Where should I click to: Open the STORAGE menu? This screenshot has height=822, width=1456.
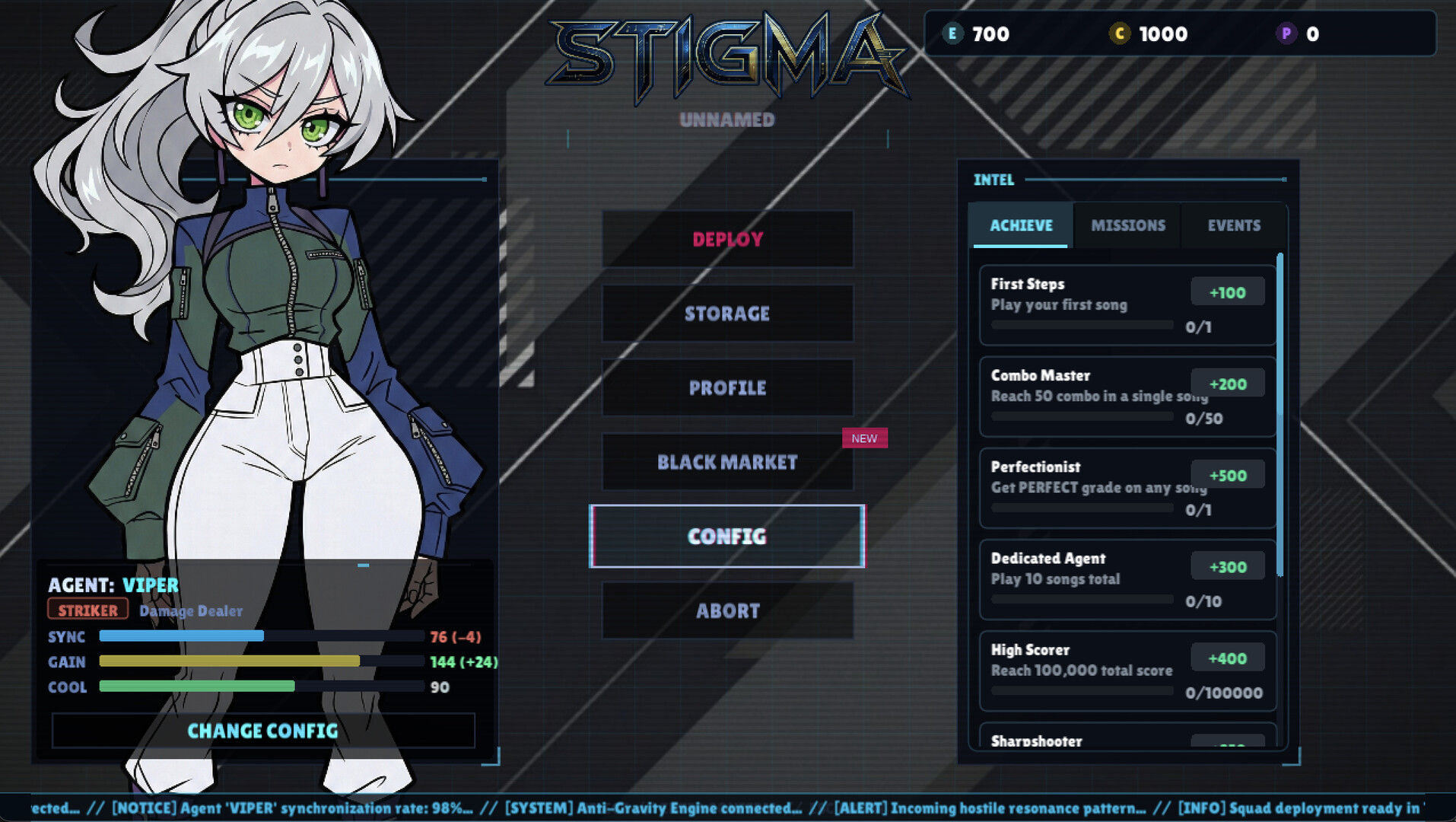[x=727, y=314]
